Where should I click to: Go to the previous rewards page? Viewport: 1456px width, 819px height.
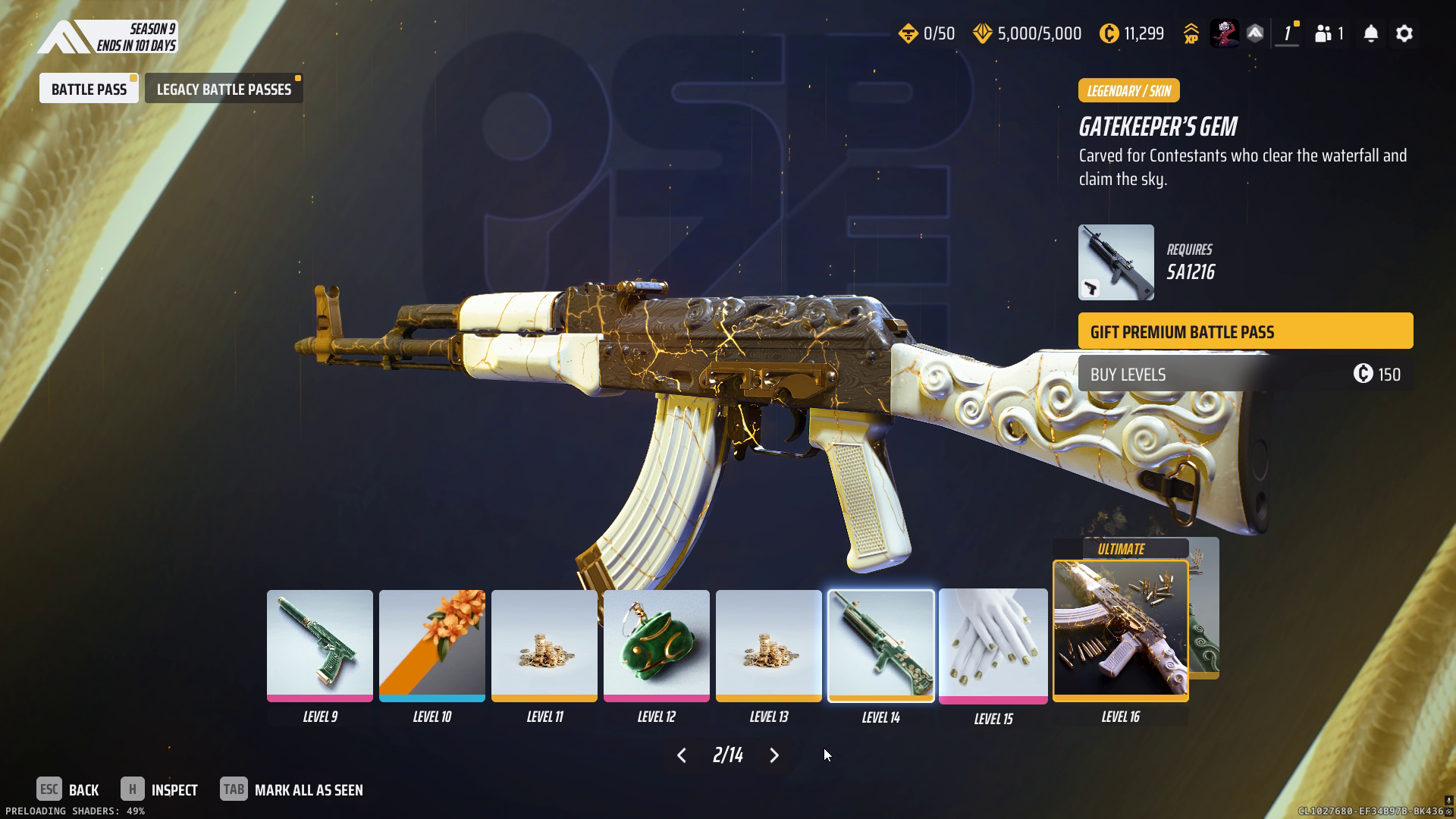[682, 755]
